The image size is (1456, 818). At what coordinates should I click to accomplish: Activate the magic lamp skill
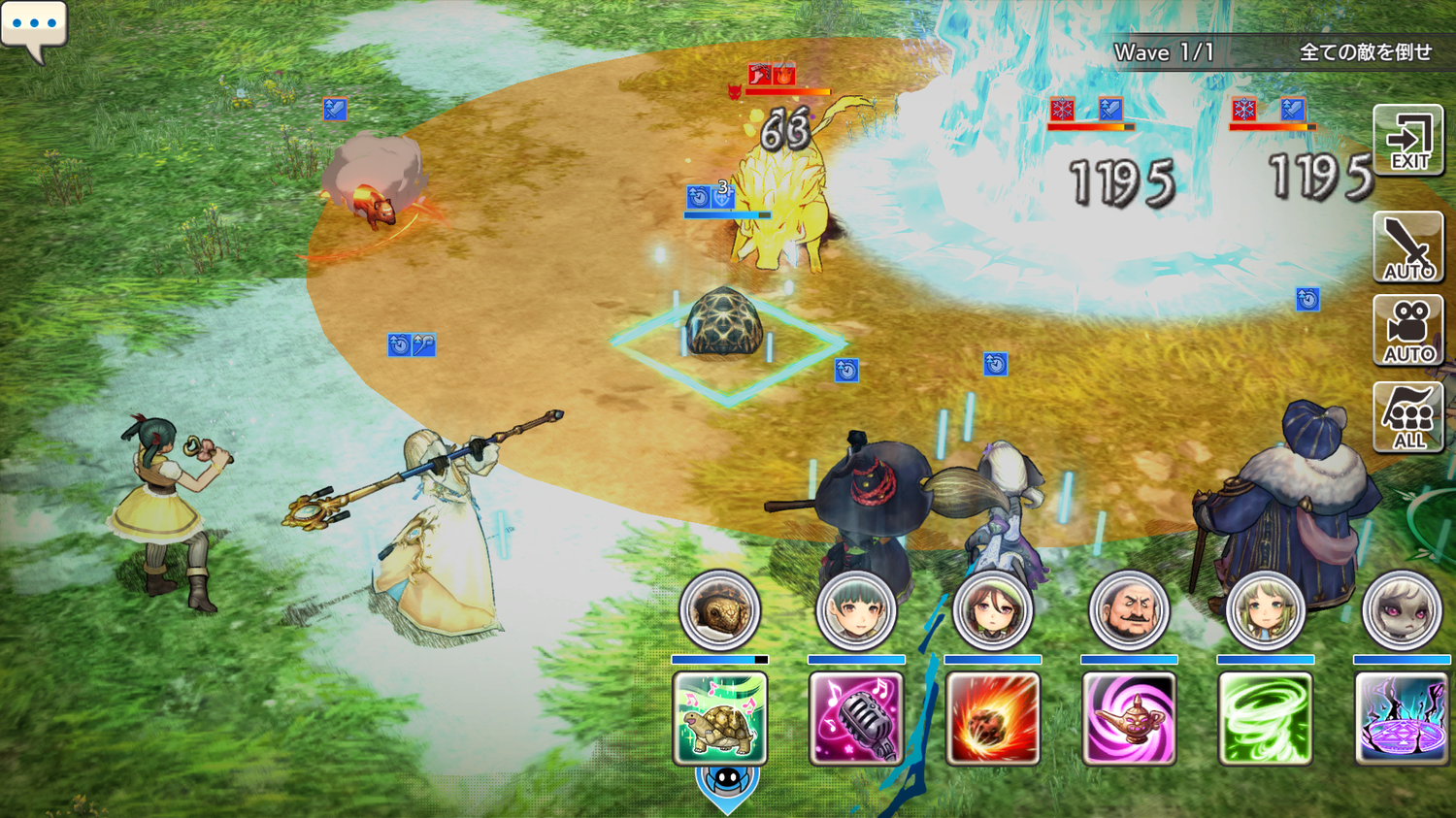[1129, 718]
